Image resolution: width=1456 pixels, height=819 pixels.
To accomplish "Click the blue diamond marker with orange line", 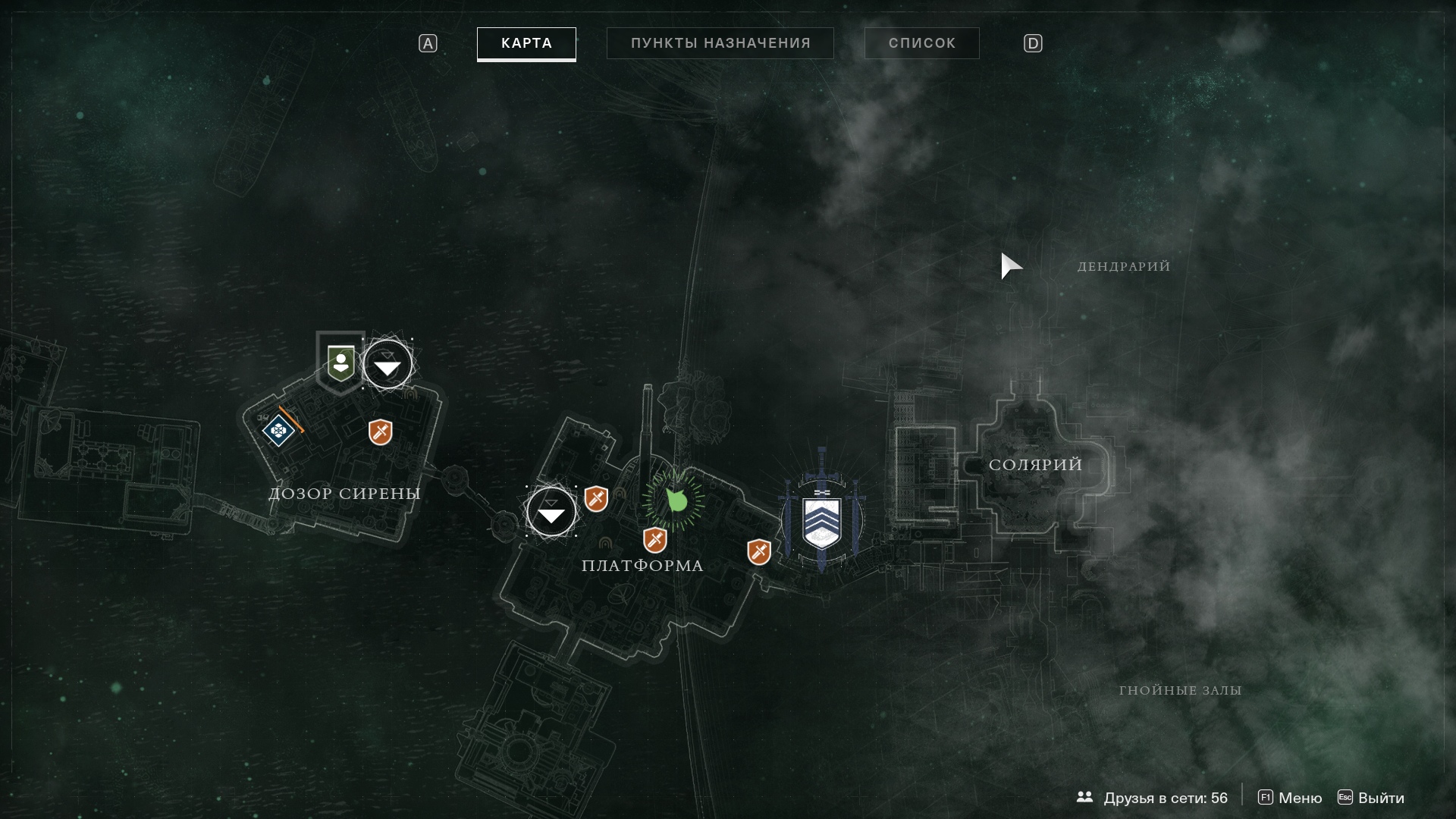I will tap(278, 431).
